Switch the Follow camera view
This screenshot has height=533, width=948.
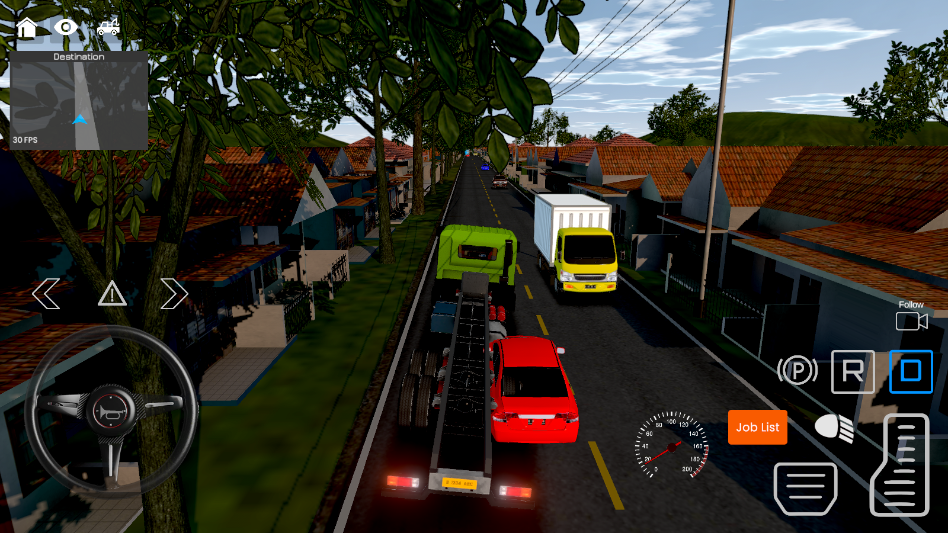[911, 320]
